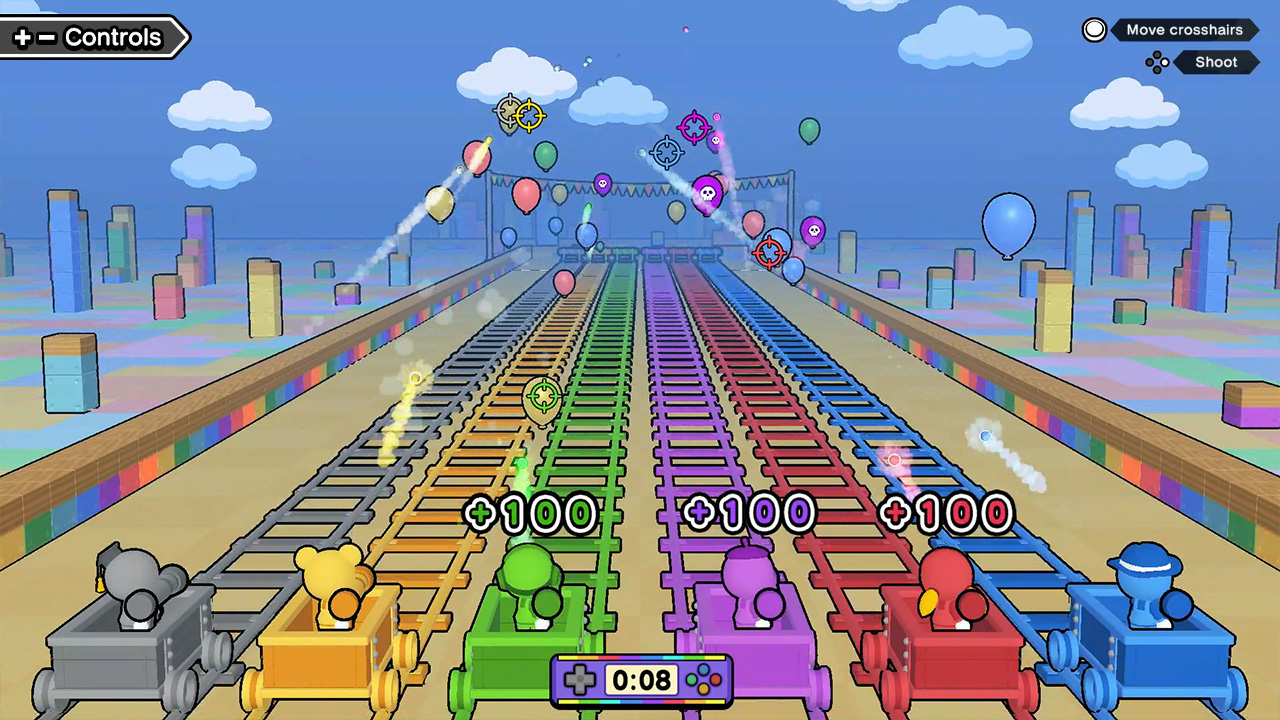Select the red crosshair over the balloon
The image size is (1280, 720).
tap(769, 253)
